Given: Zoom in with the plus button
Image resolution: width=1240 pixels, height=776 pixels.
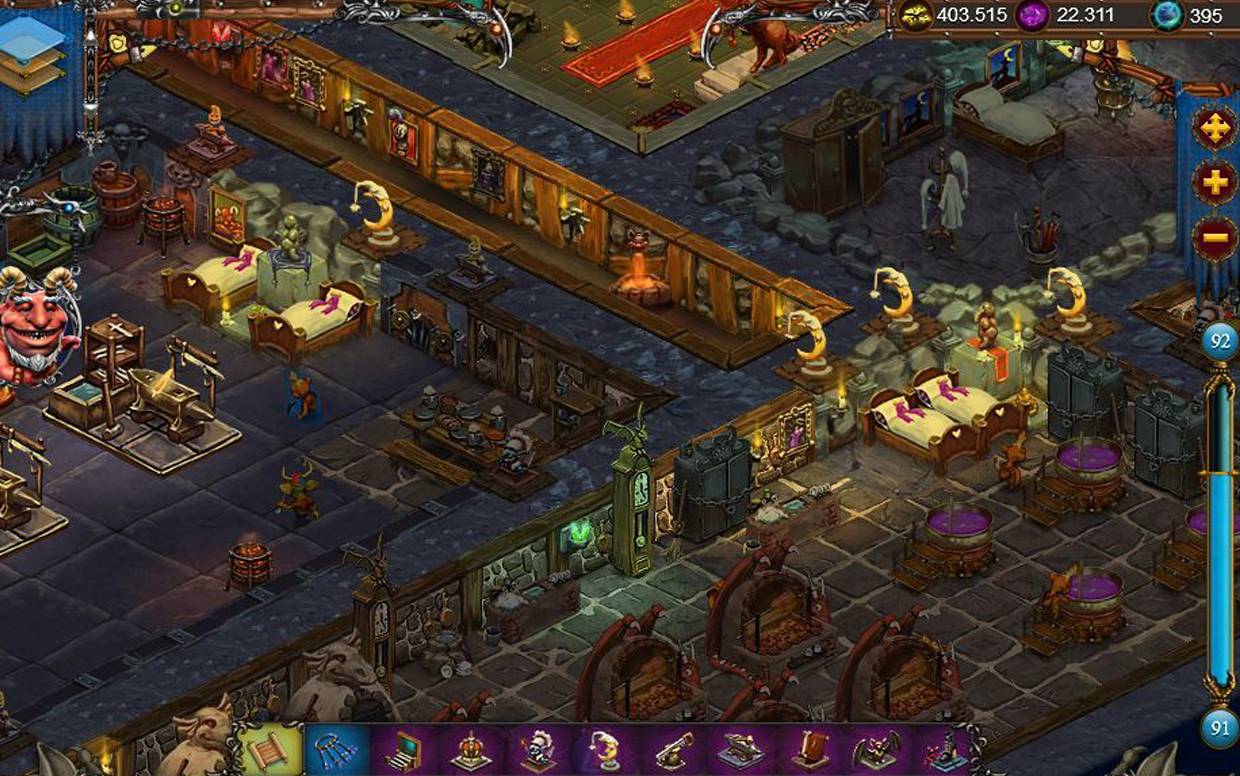Looking at the screenshot, I should (1214, 185).
